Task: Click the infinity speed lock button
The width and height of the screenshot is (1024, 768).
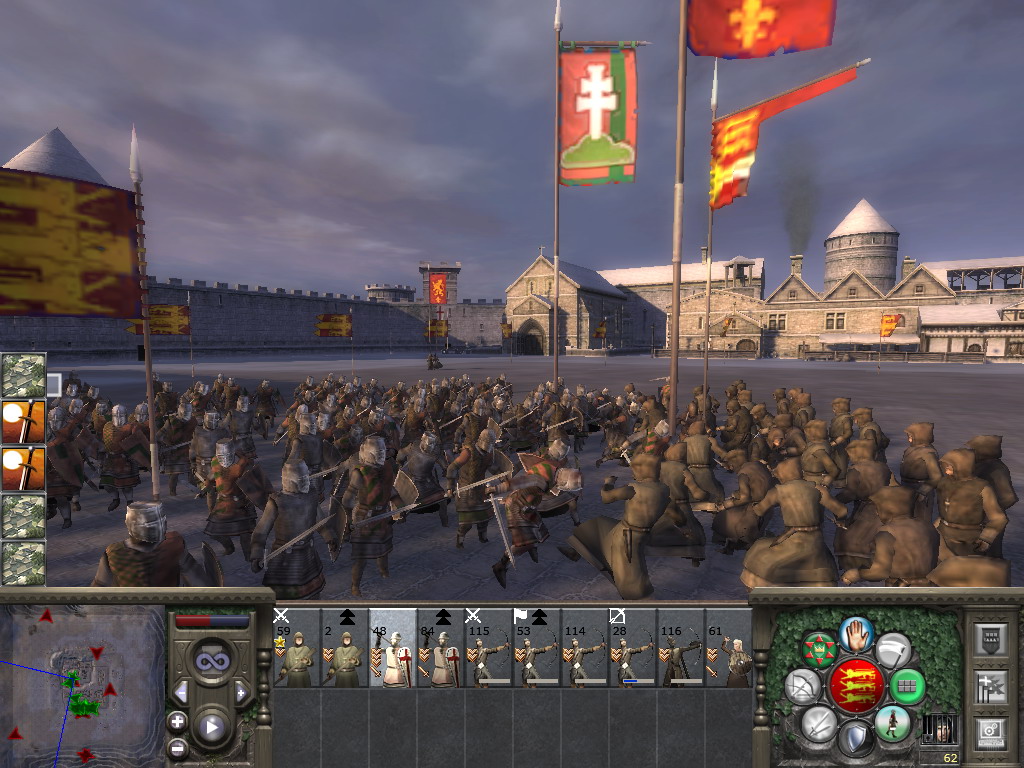Action: (x=211, y=661)
